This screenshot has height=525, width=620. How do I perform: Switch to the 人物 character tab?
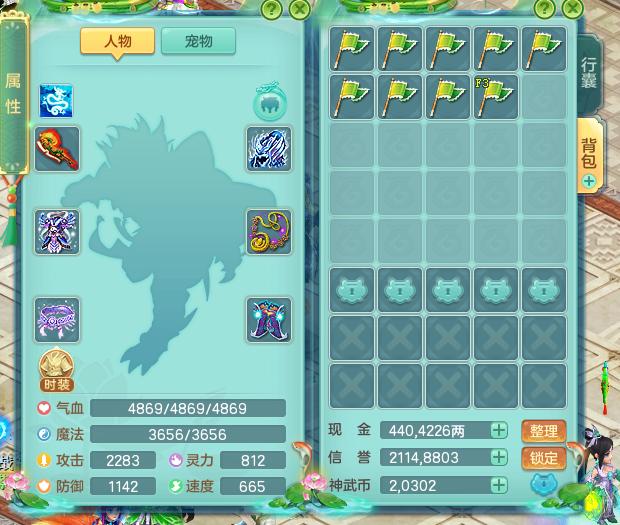[118, 41]
